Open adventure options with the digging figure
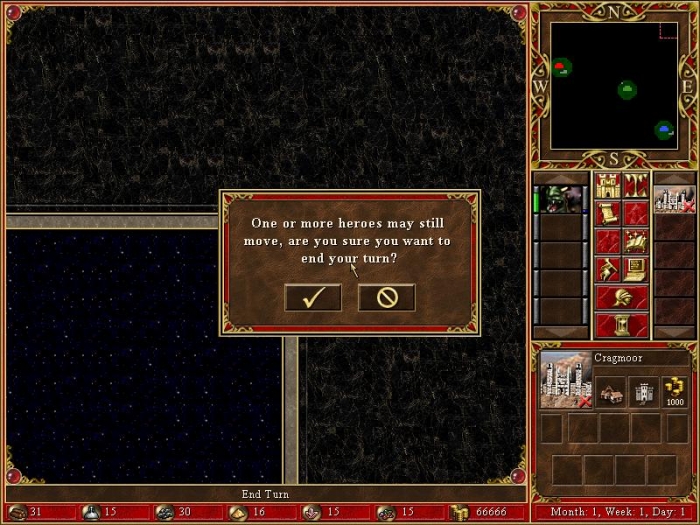700x525 pixels. coord(608,269)
